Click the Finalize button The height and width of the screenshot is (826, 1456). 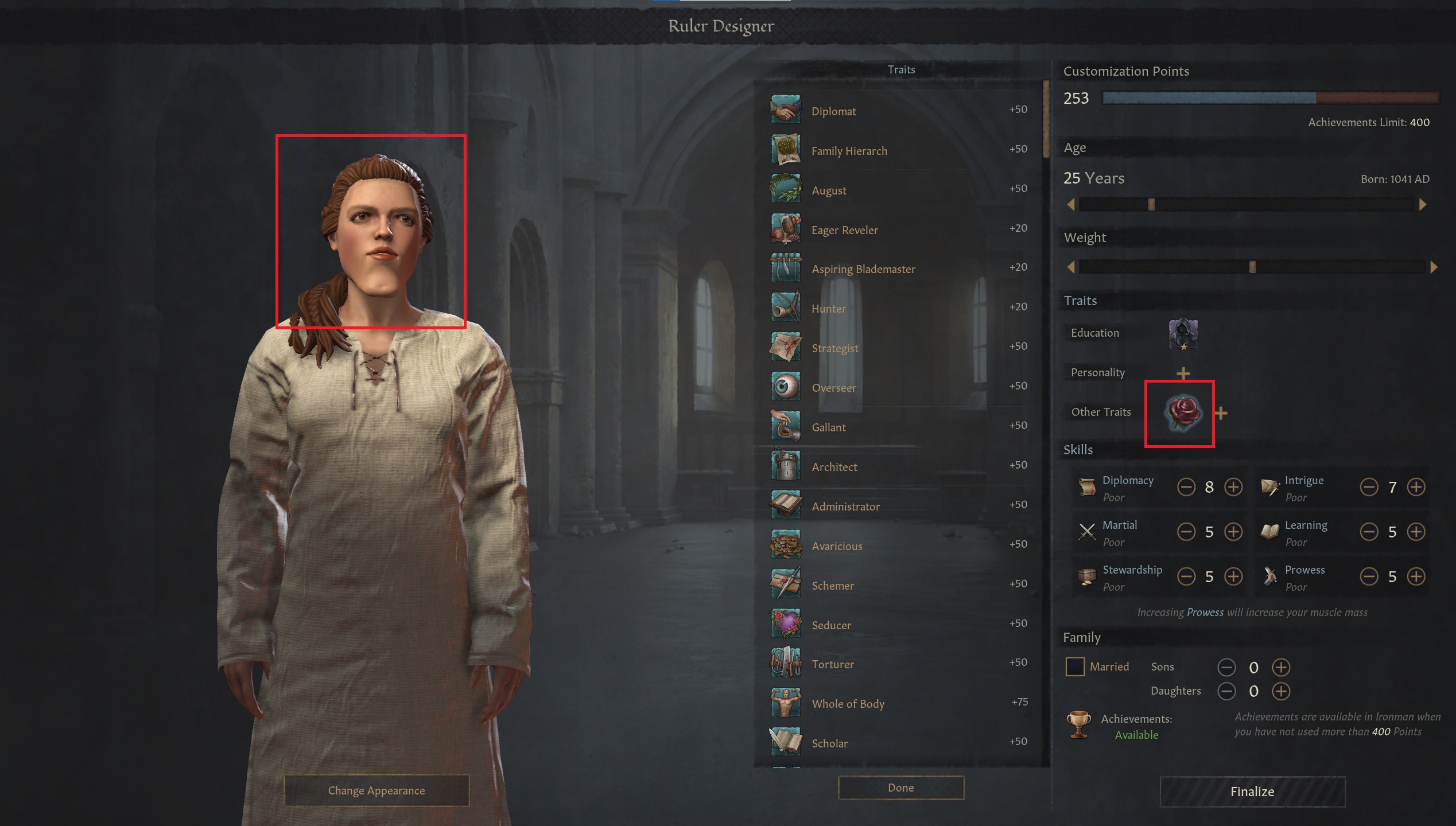(x=1252, y=792)
